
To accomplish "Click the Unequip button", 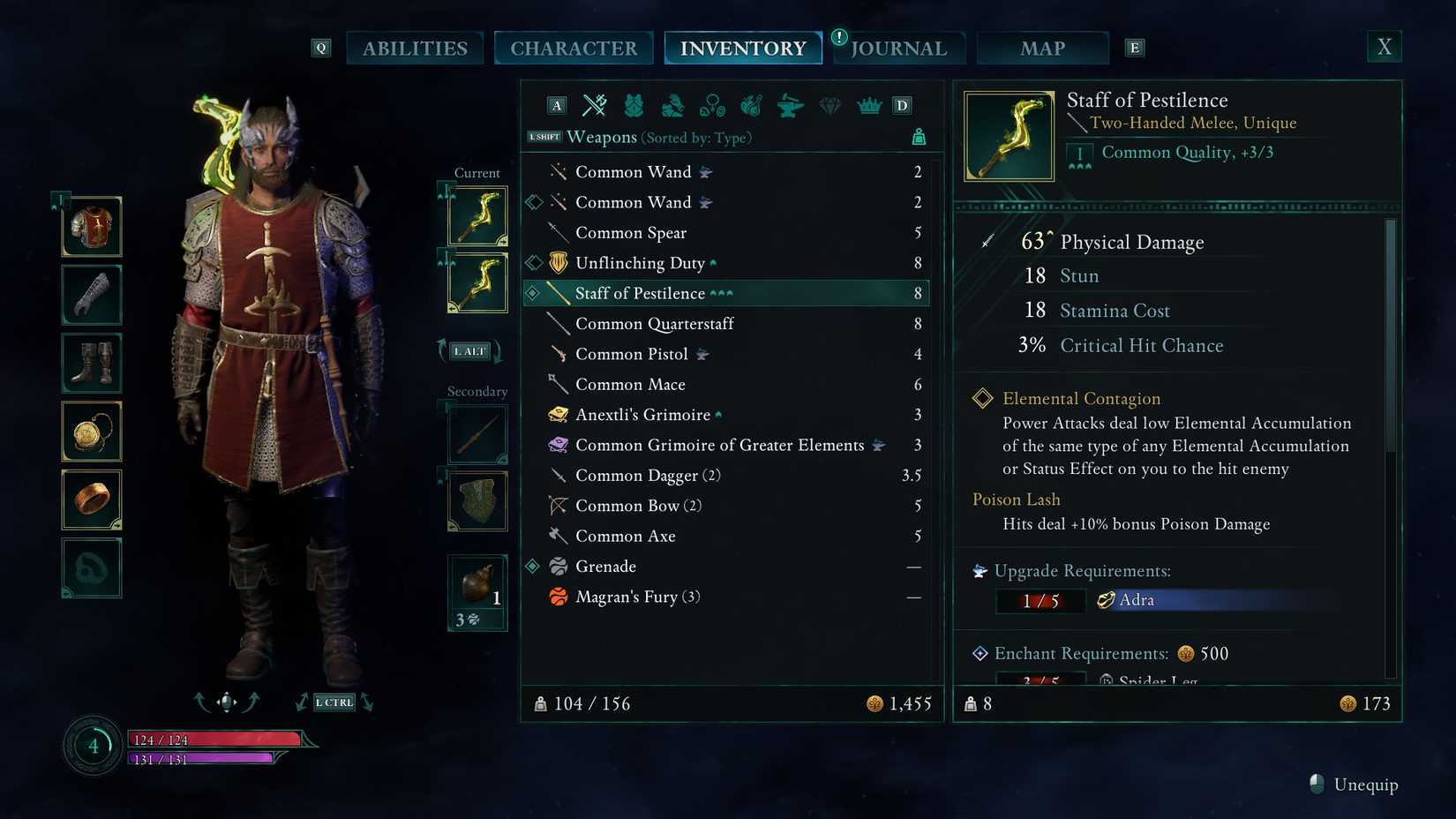I will (x=1352, y=785).
